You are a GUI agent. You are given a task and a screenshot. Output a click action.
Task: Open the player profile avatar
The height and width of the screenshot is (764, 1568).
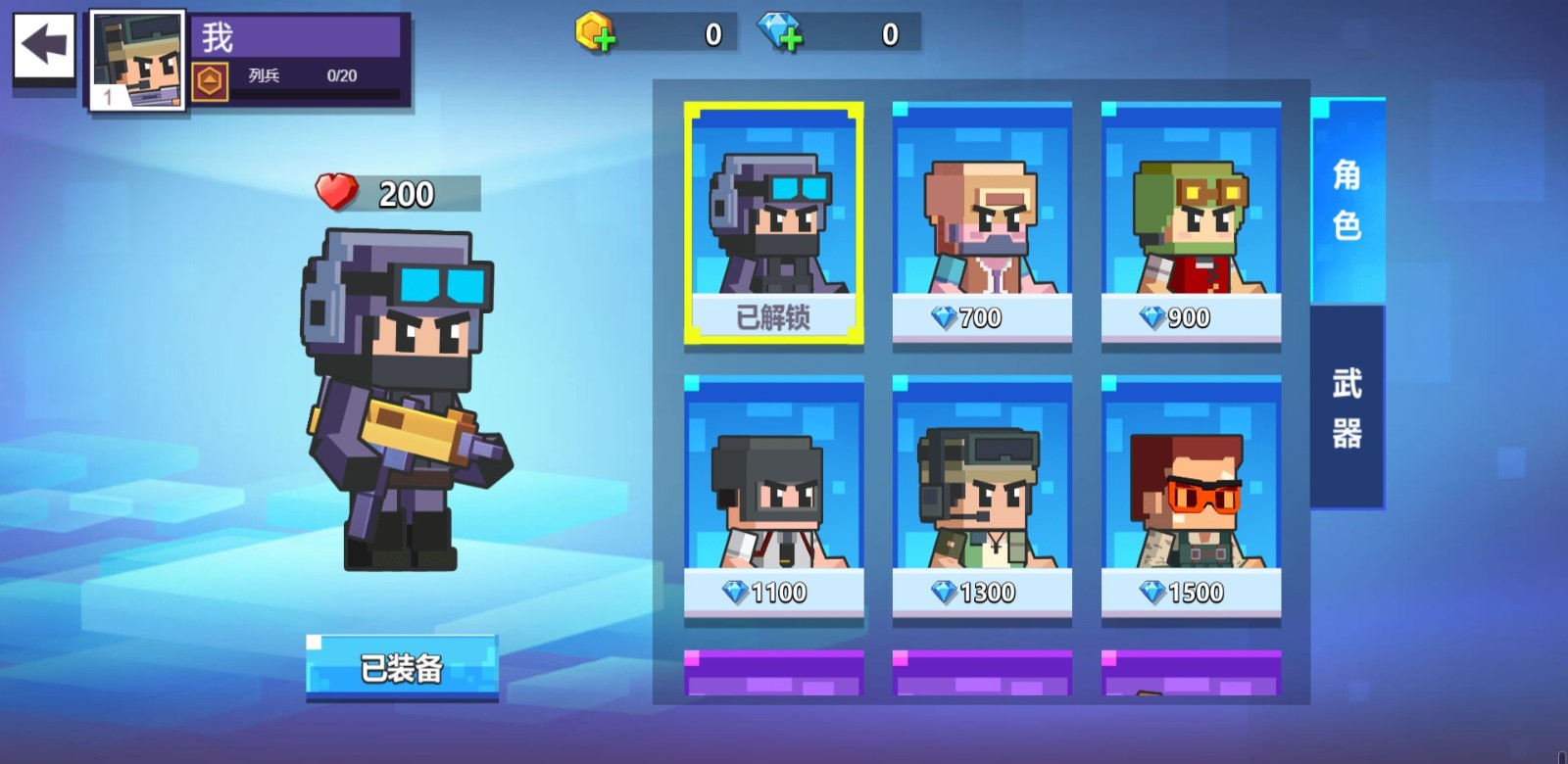137,60
